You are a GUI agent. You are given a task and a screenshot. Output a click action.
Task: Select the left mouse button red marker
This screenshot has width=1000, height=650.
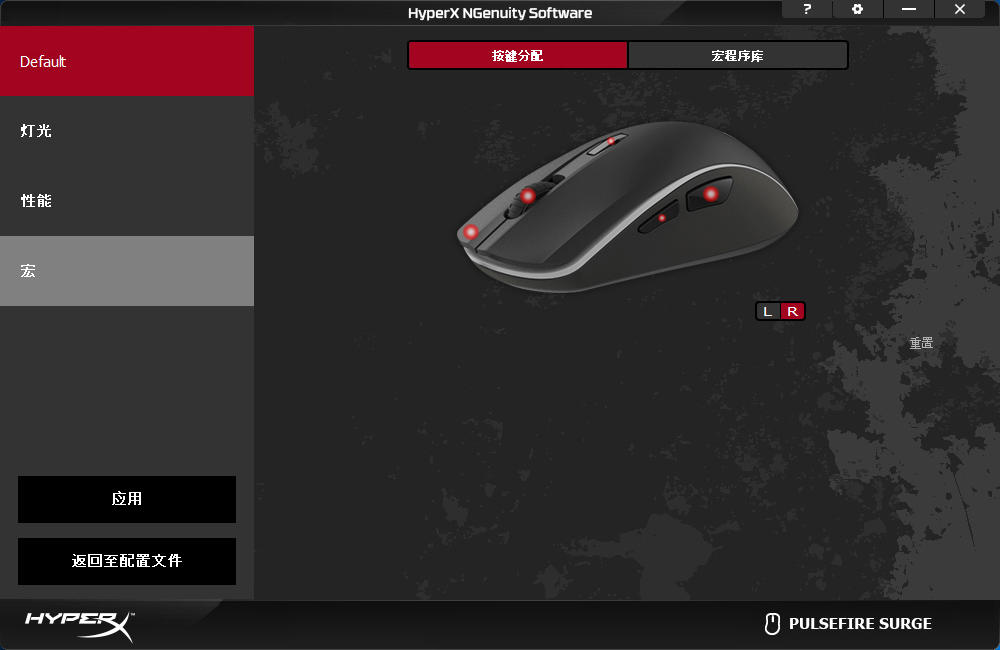pos(471,232)
